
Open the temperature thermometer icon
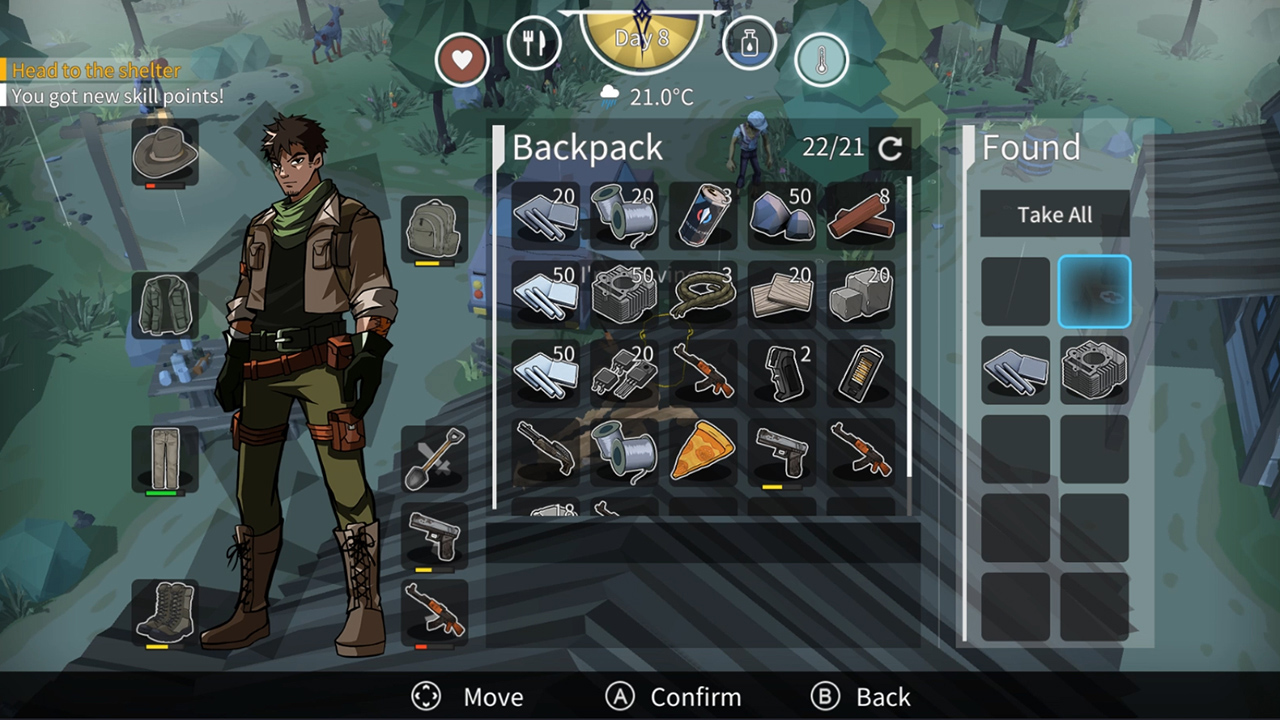[820, 59]
